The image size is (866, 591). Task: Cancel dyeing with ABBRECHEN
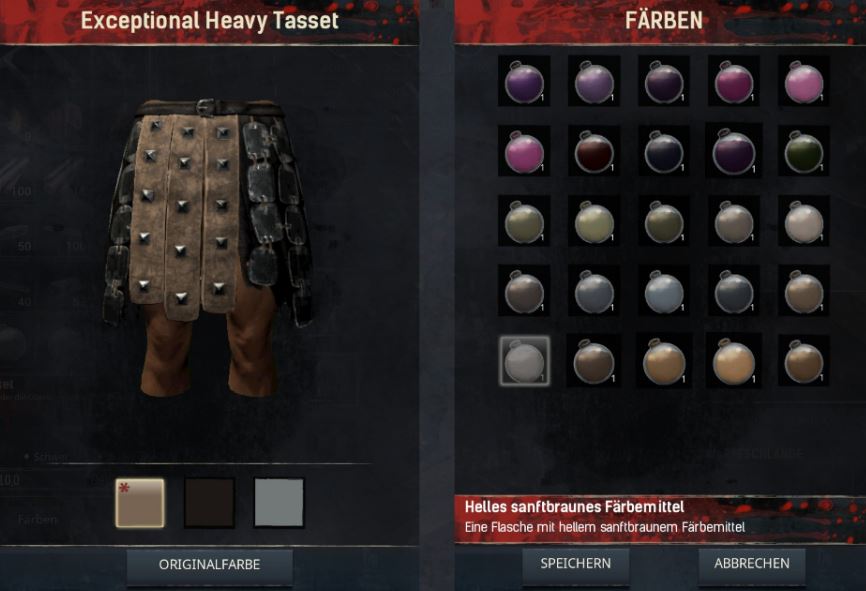(x=751, y=564)
